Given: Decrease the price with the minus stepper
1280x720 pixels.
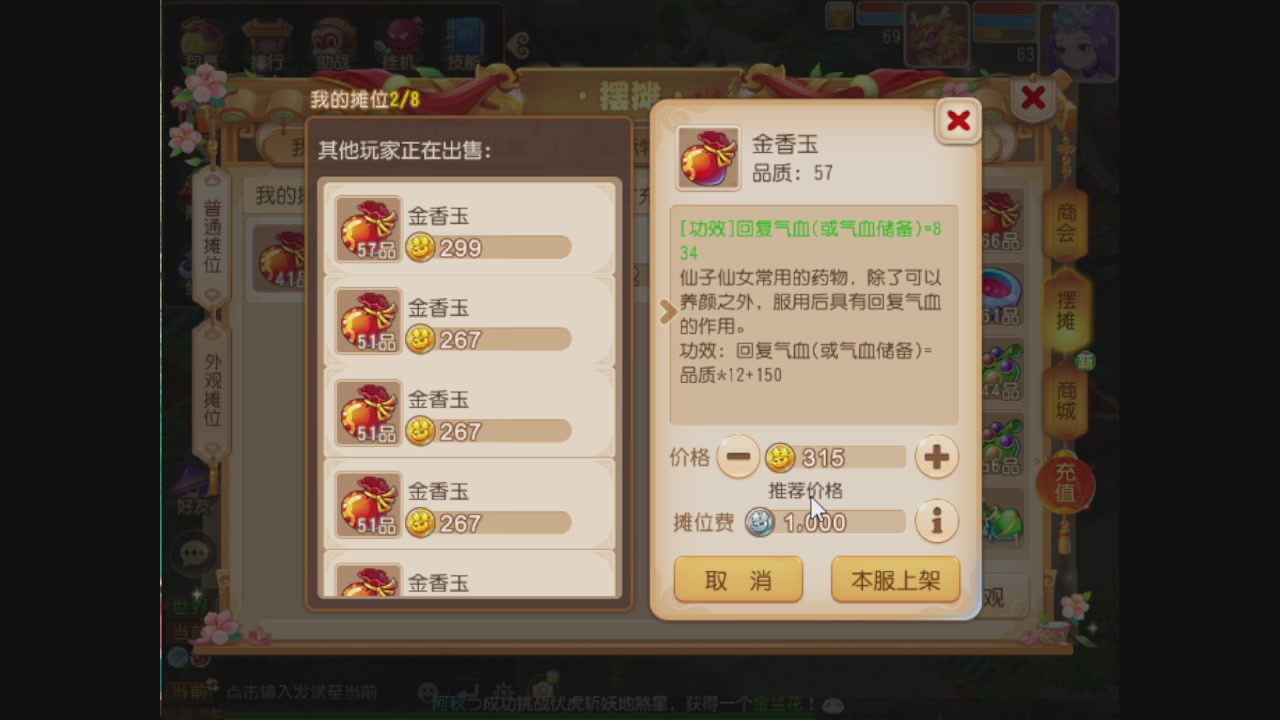Looking at the screenshot, I should pos(737,456).
